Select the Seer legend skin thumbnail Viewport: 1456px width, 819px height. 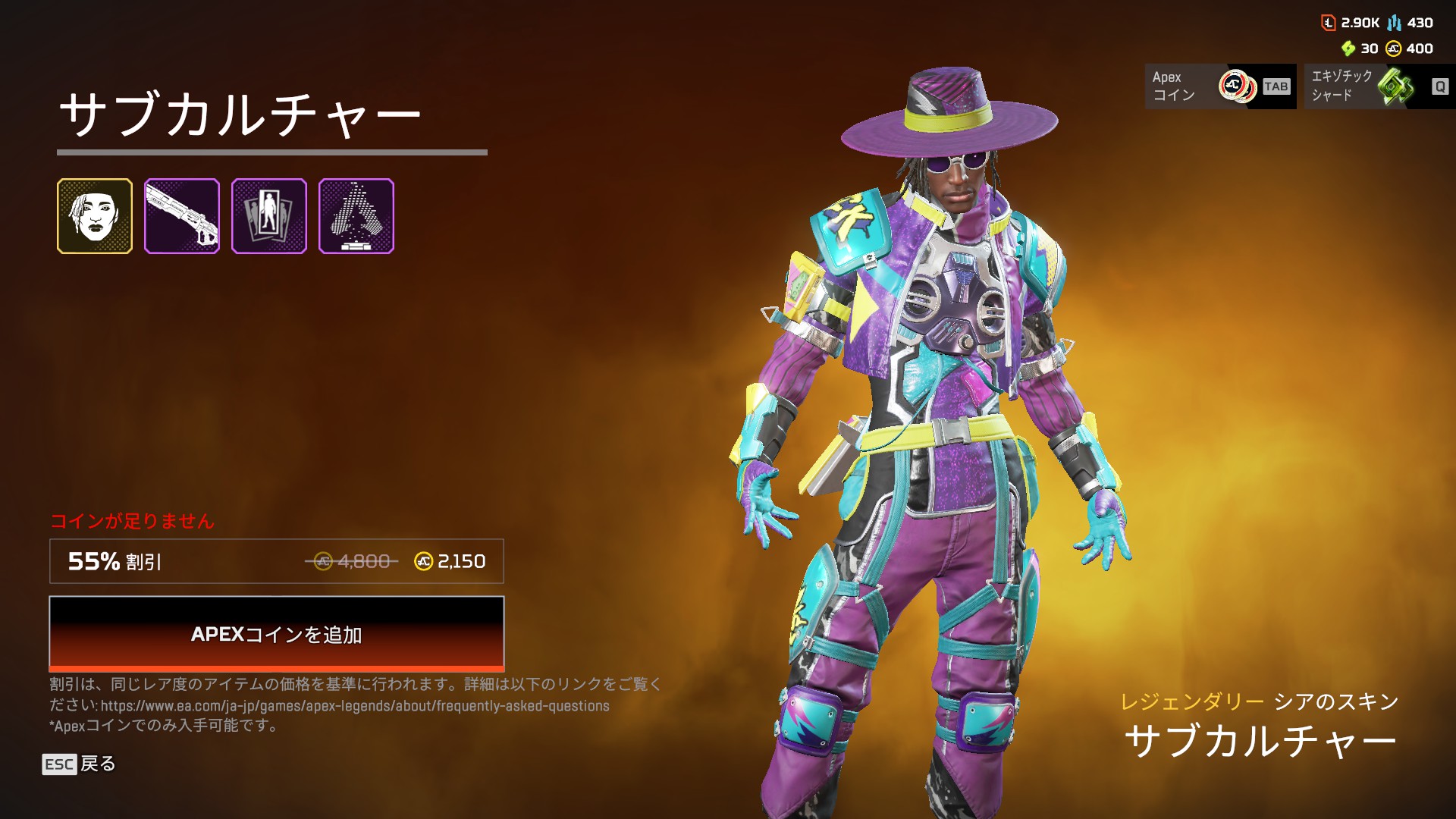point(95,216)
